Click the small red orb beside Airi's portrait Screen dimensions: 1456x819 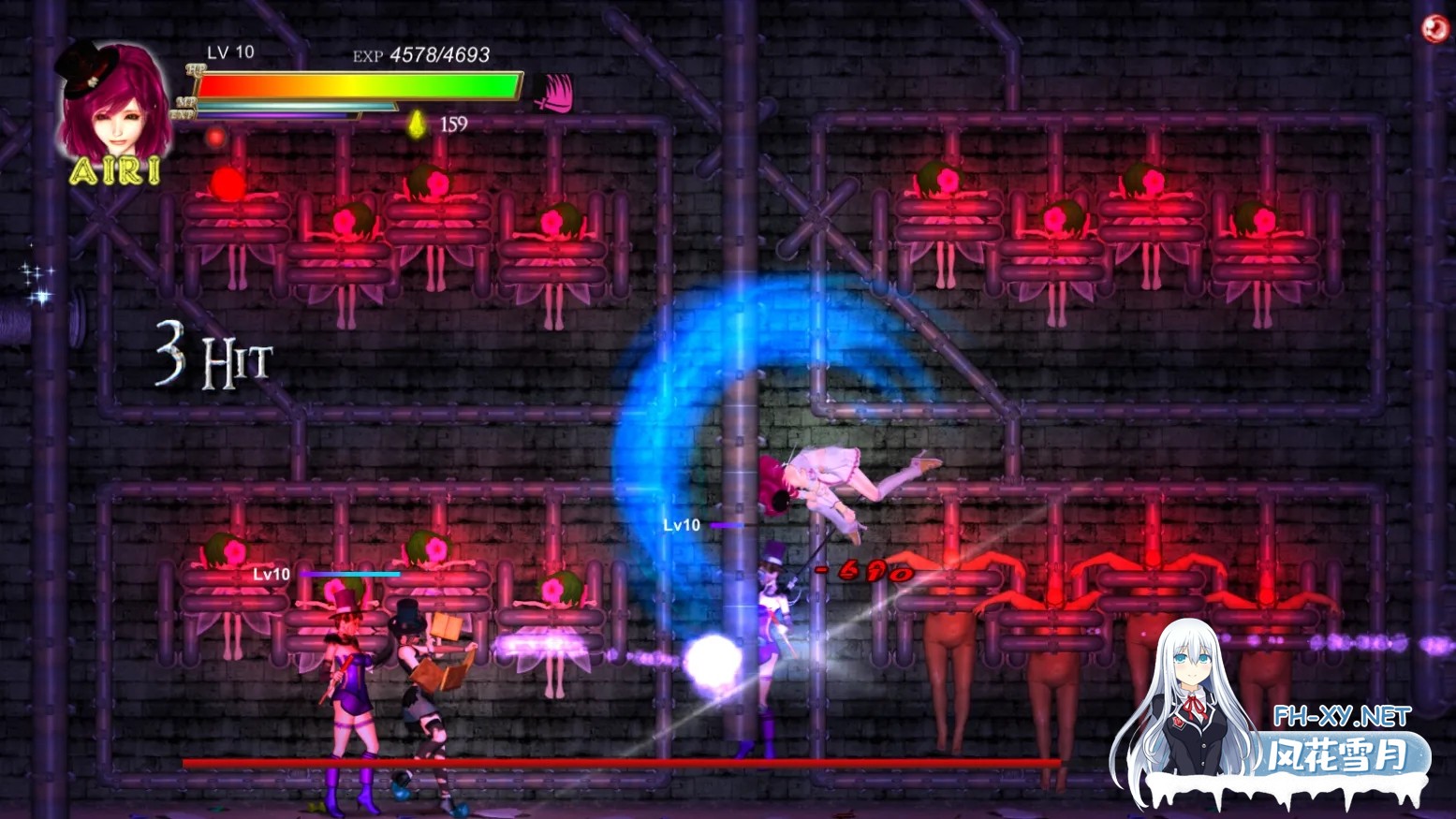coord(215,139)
